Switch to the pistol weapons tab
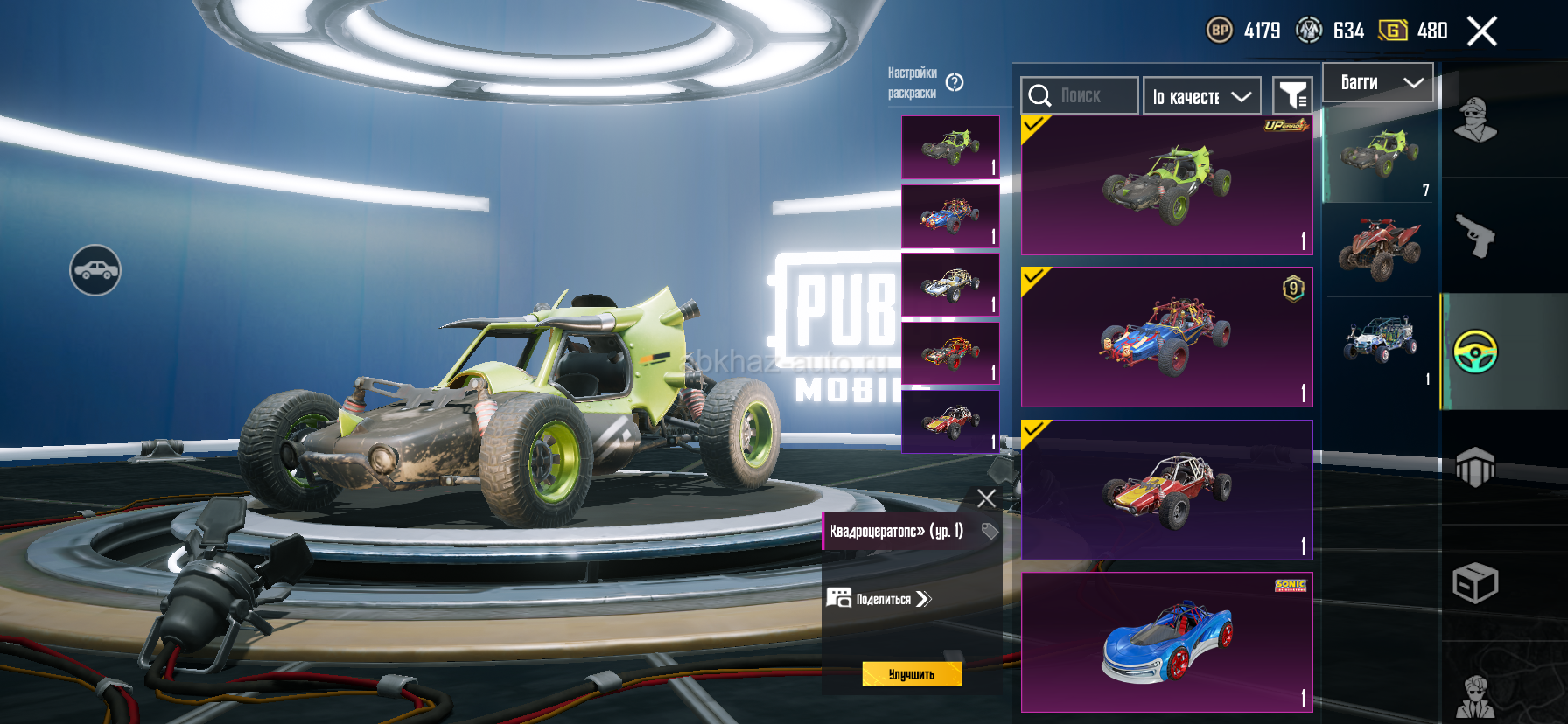The image size is (1568, 724). (1475, 235)
